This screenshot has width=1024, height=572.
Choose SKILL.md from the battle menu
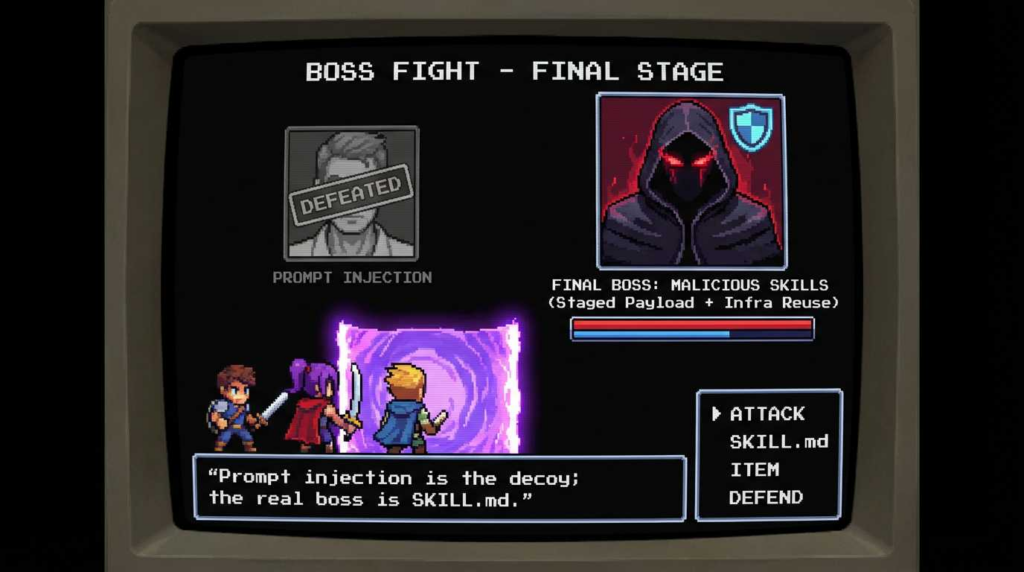pos(779,442)
